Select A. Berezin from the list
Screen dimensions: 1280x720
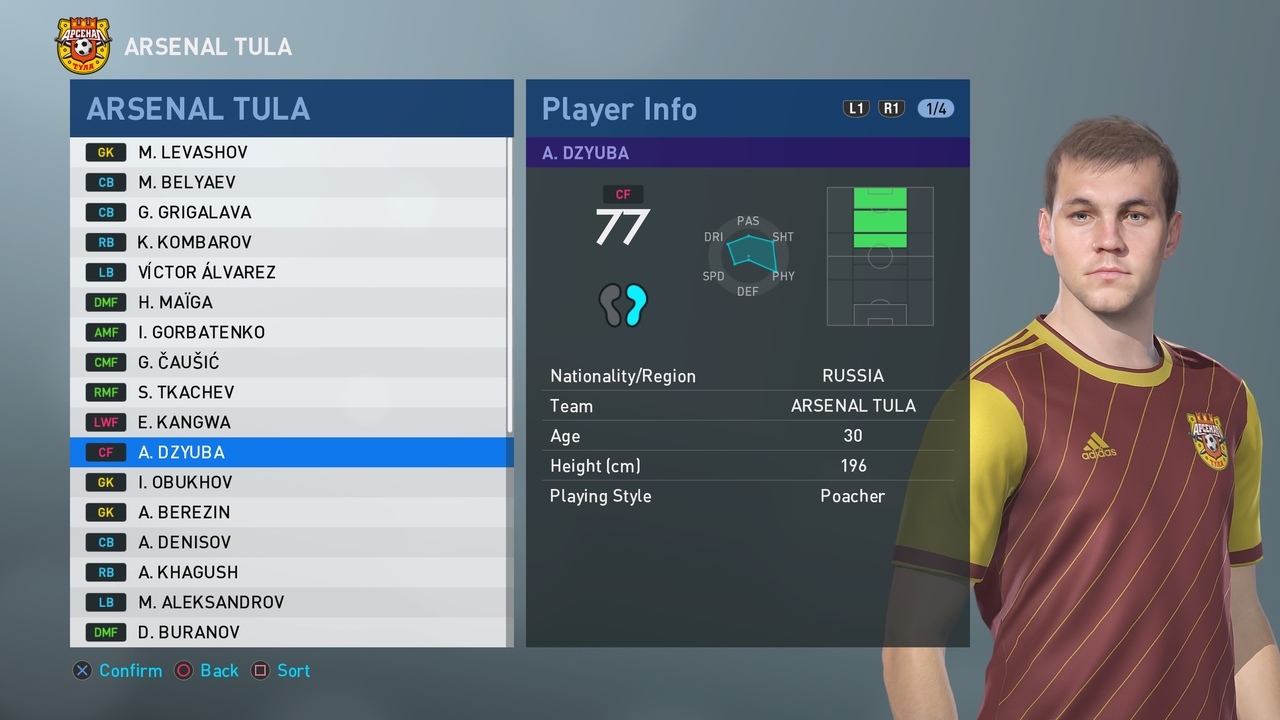pyautogui.click(x=290, y=512)
